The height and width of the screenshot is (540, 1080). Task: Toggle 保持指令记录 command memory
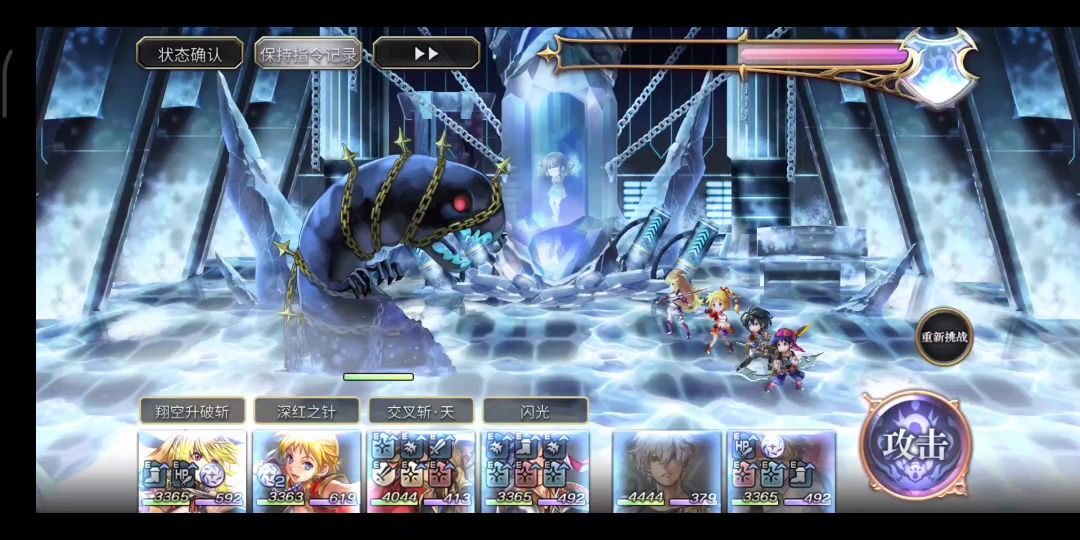point(308,54)
